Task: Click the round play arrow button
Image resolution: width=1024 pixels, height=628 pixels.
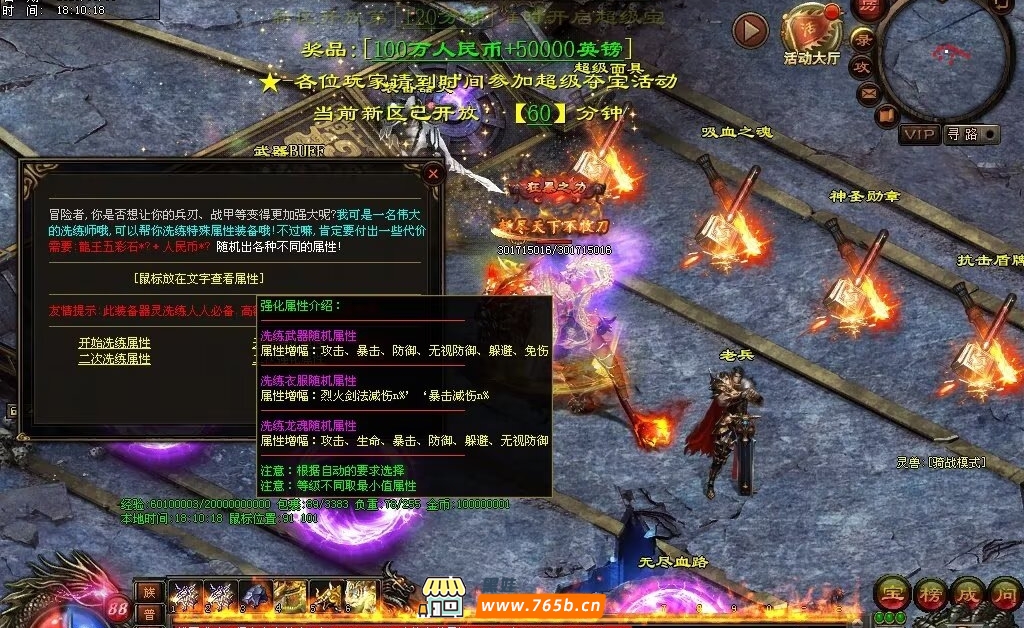Action: click(x=750, y=31)
